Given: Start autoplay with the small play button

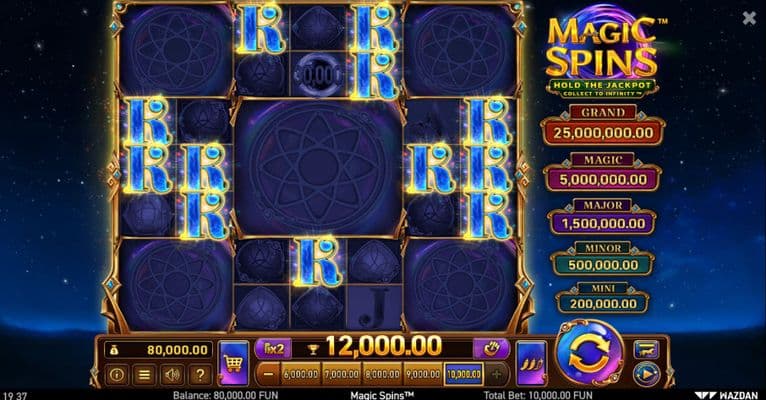Looking at the screenshot, I should (646, 374).
